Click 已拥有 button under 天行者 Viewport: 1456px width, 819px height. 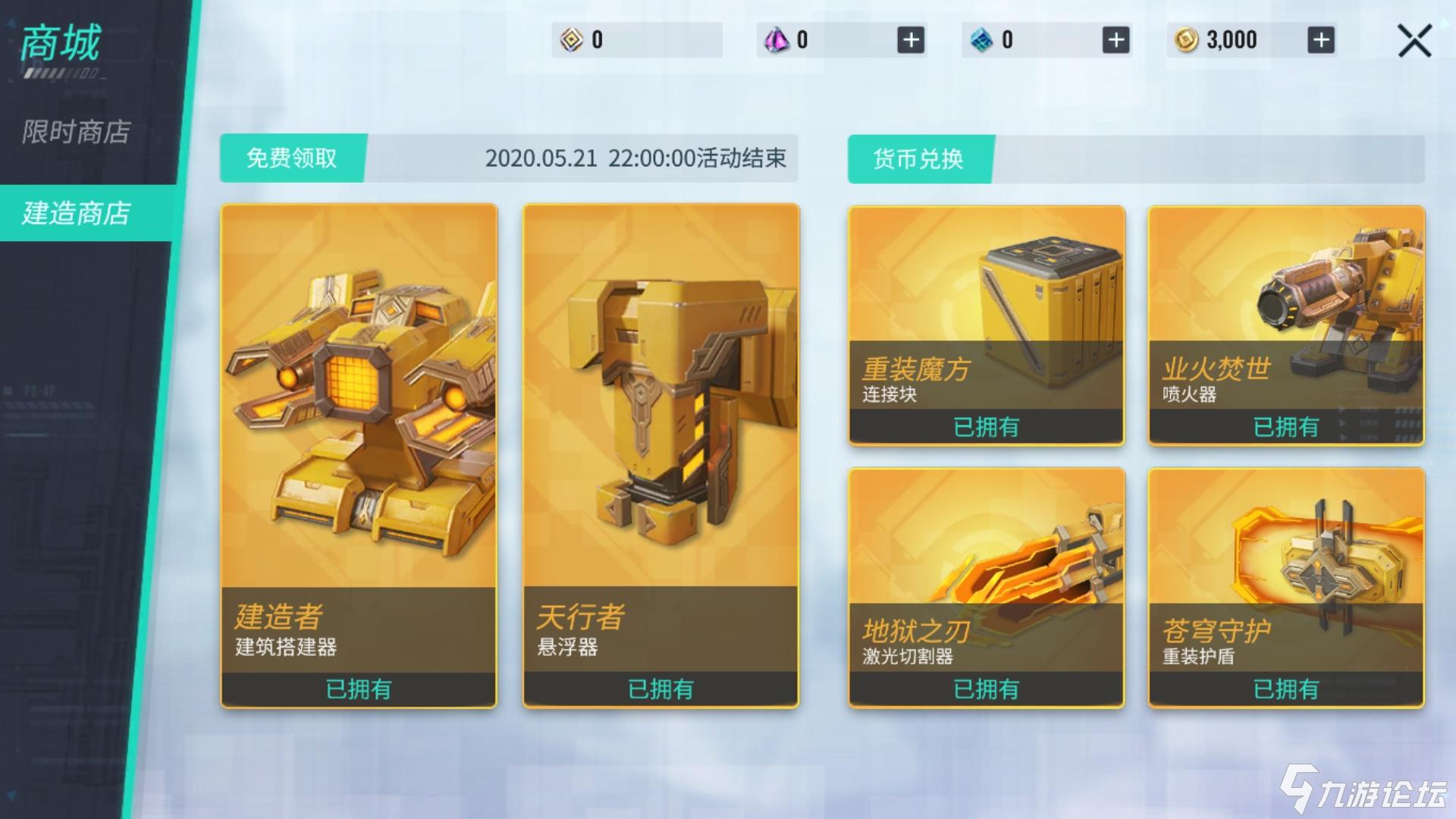click(662, 689)
